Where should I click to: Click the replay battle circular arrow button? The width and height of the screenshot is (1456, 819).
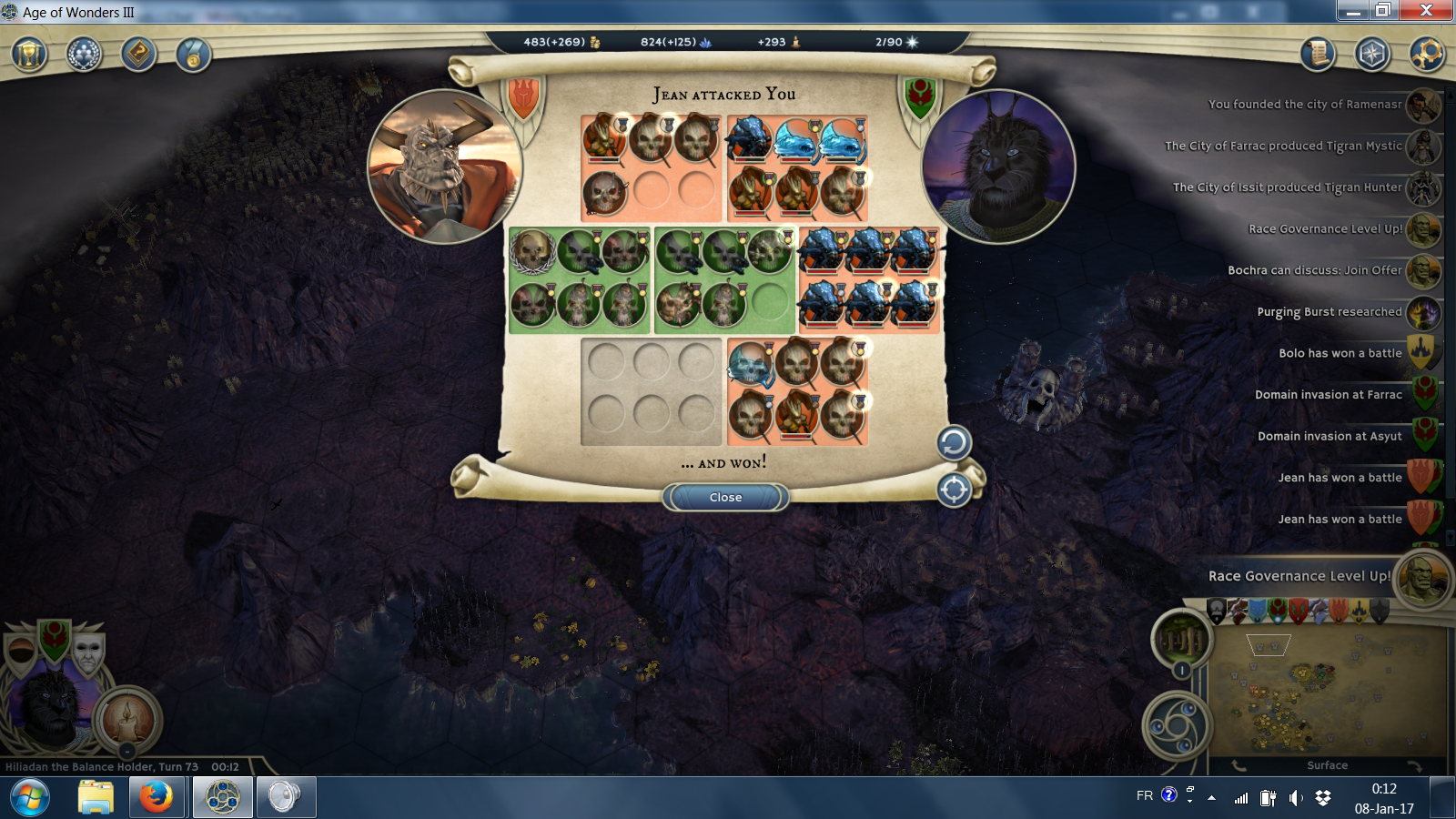954,443
